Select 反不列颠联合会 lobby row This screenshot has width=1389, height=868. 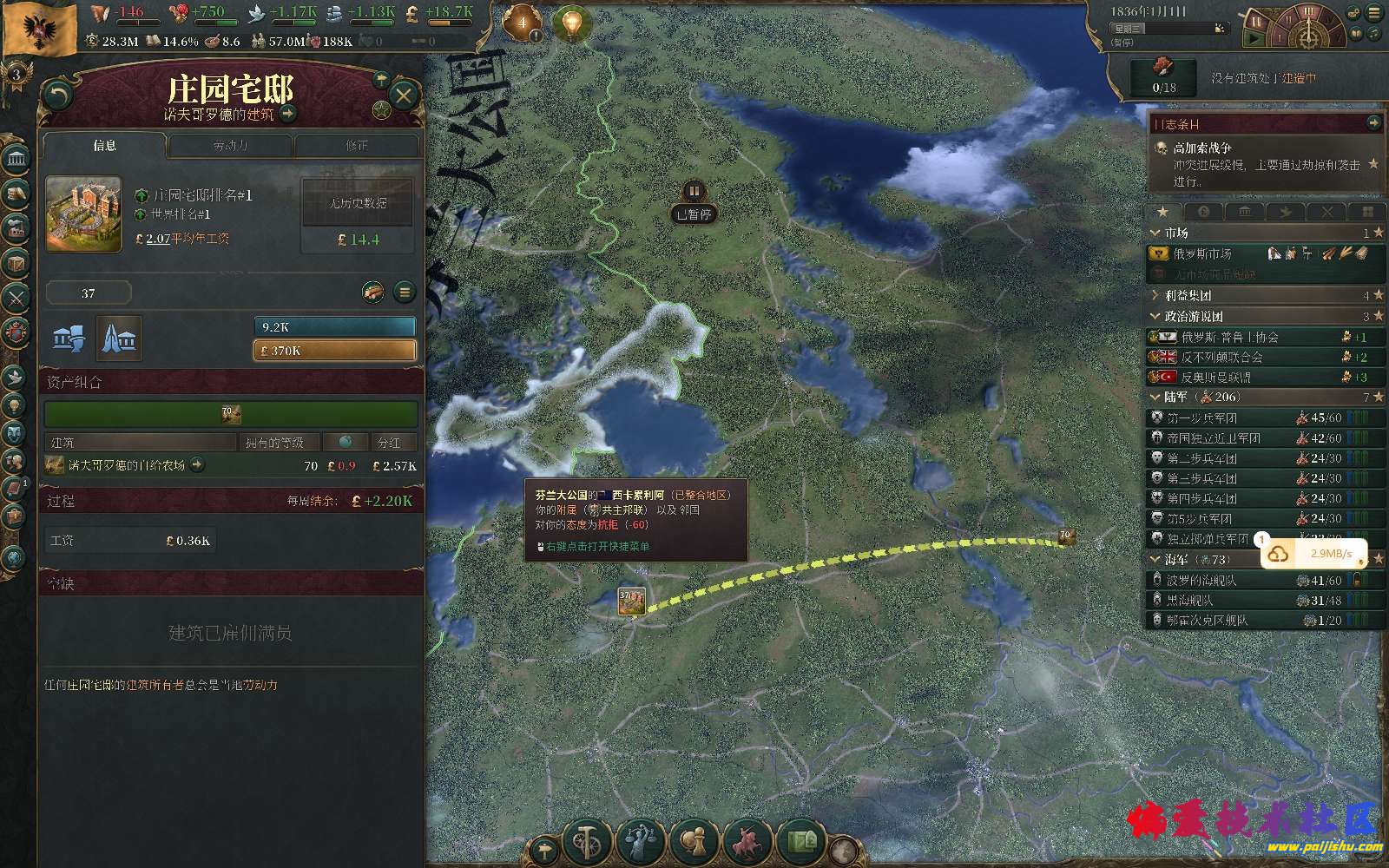(1221, 357)
